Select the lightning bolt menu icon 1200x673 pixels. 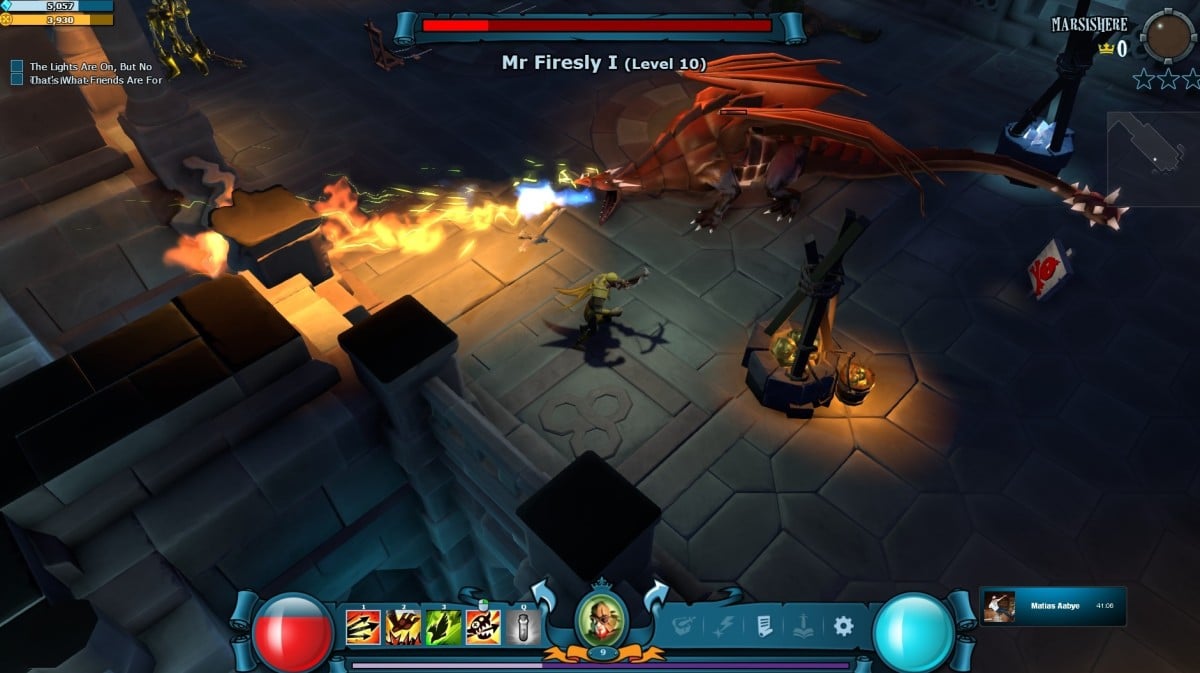[724, 627]
